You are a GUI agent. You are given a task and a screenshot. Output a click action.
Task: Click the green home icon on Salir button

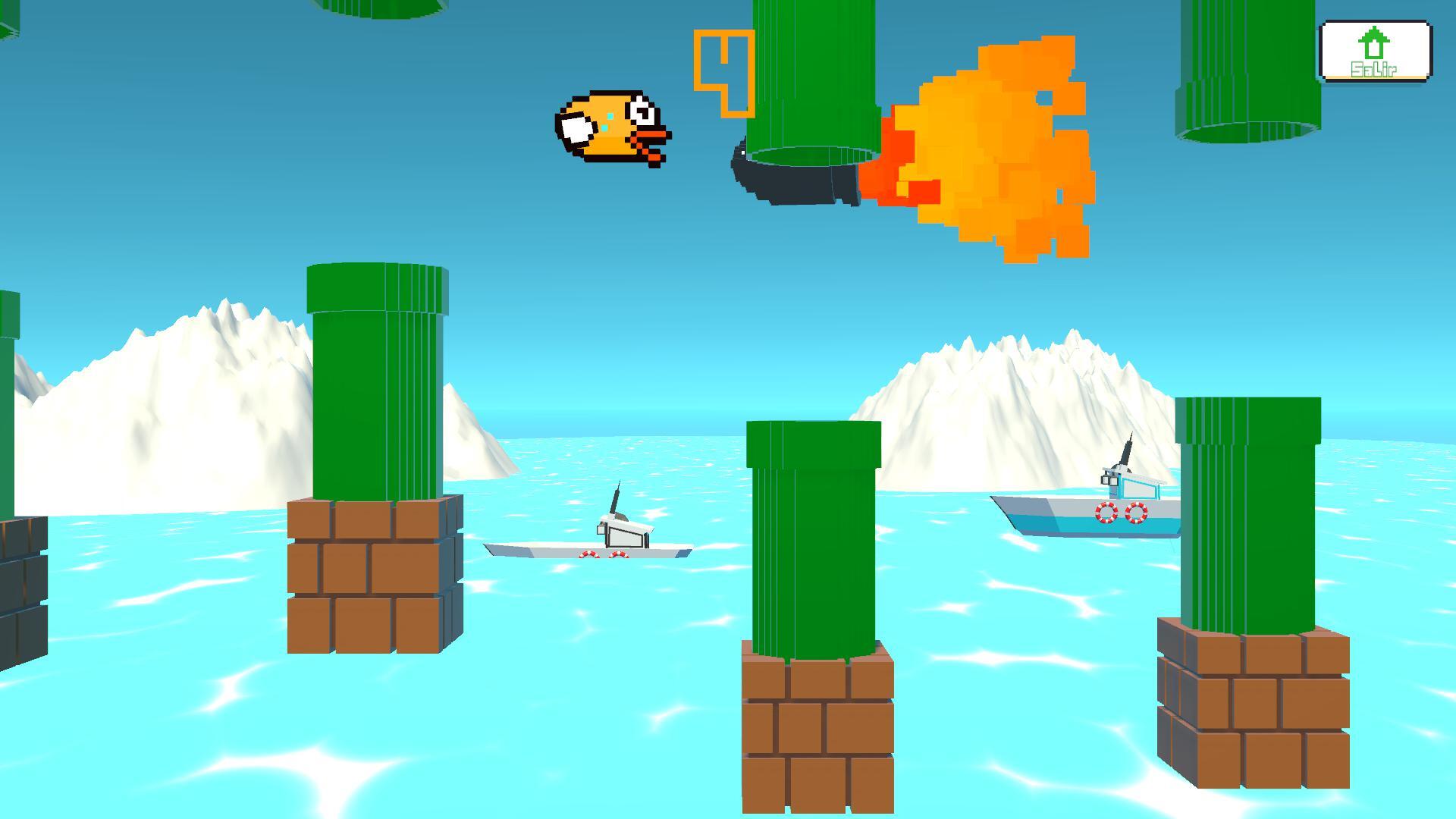[x=1376, y=42]
